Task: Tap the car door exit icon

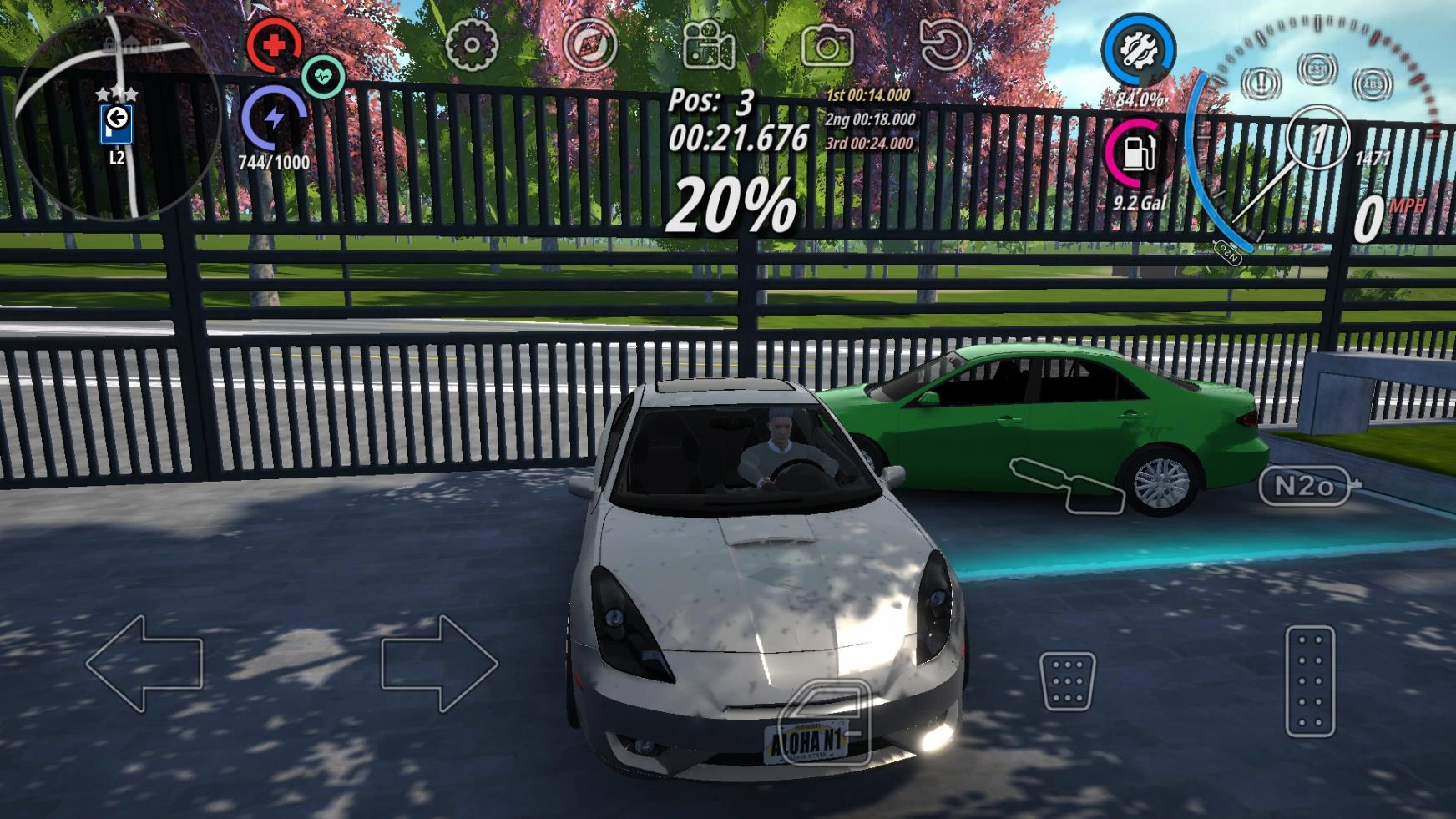Action: click(x=825, y=721)
